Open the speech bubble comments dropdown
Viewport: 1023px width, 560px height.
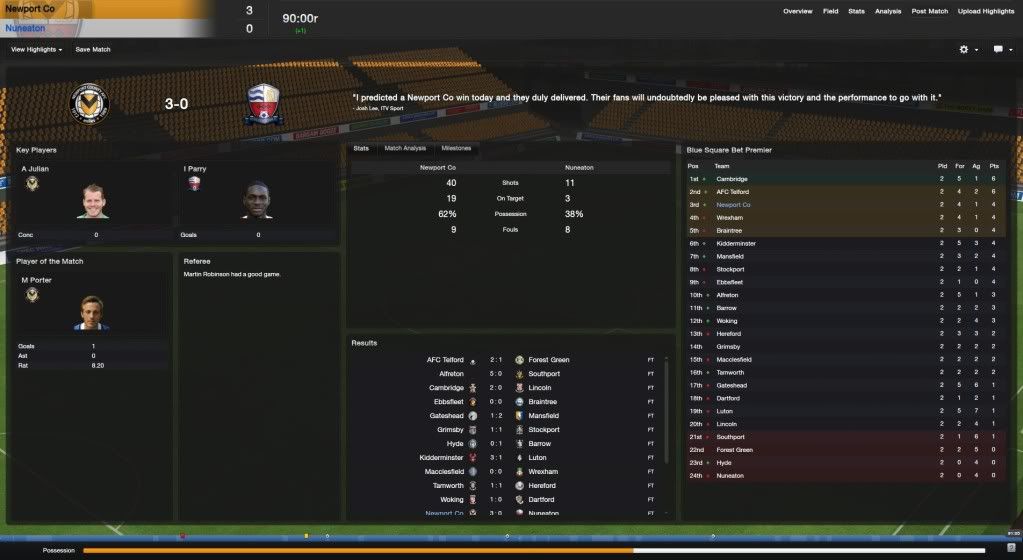click(1001, 49)
